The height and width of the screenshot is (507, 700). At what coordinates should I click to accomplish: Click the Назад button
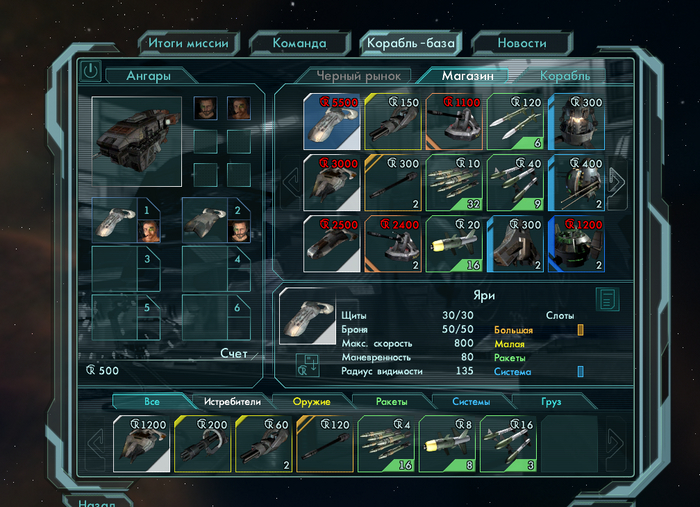[x=90, y=502]
